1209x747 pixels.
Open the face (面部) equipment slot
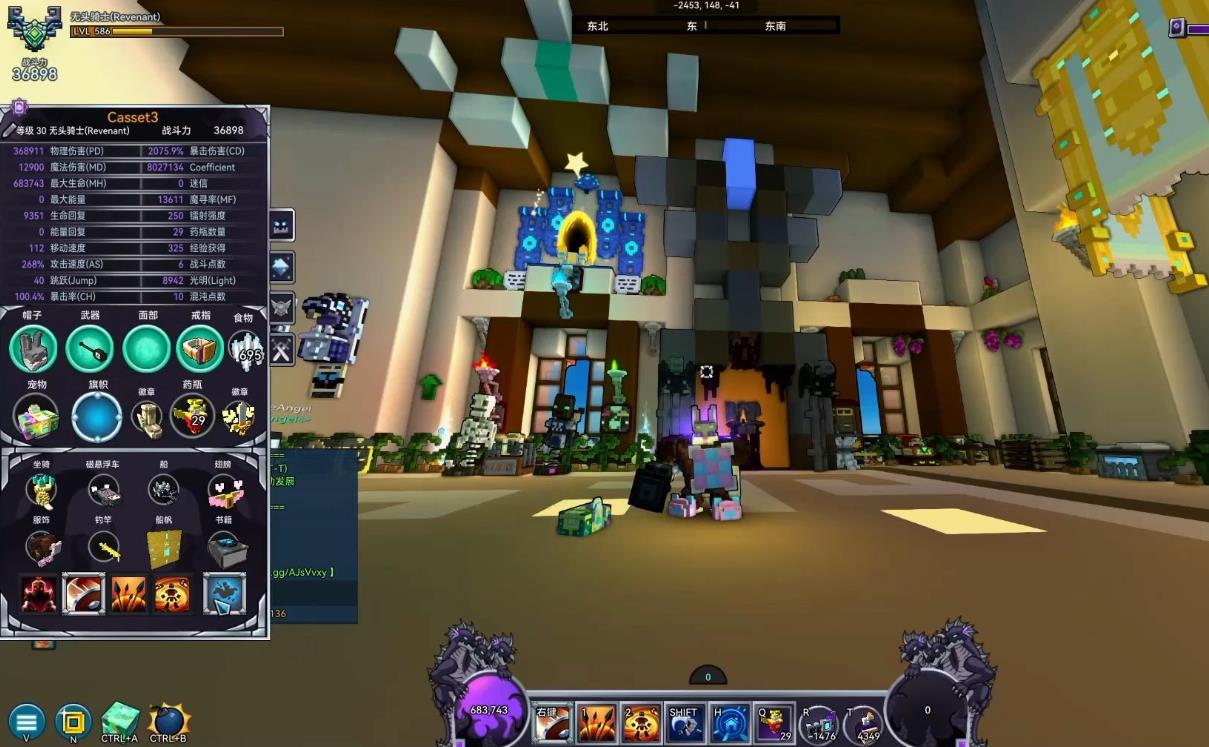pyautogui.click(x=146, y=349)
